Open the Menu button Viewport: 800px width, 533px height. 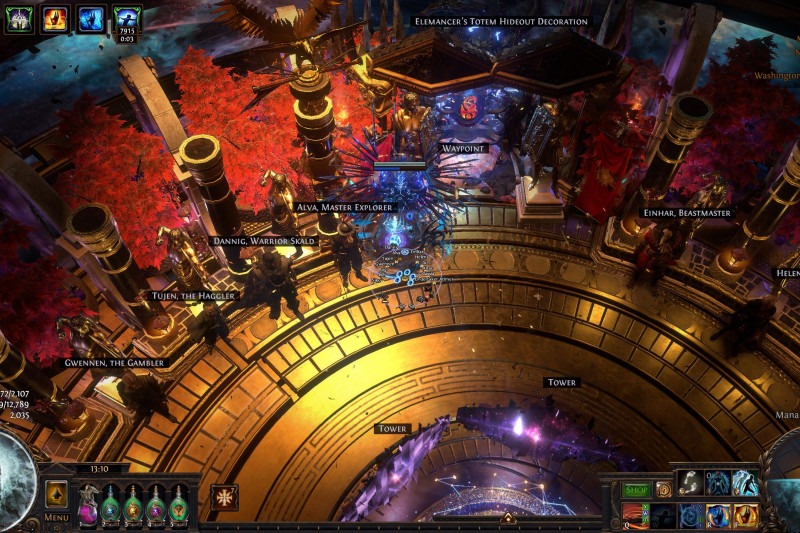coord(56,517)
